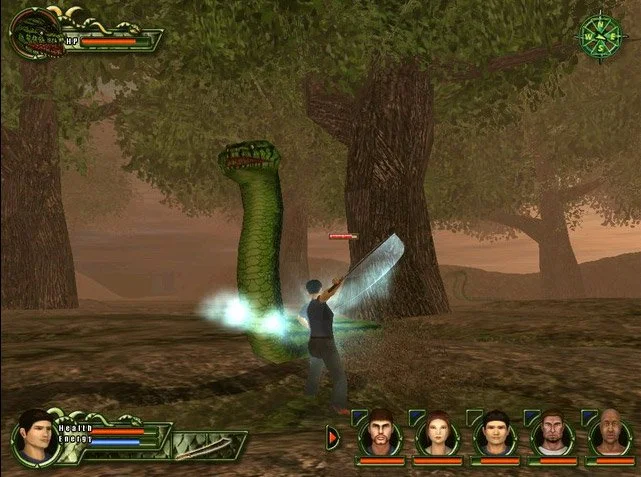The image size is (641, 477).
Task: Click the red arrow beside the party portraits
Action: (x=333, y=439)
